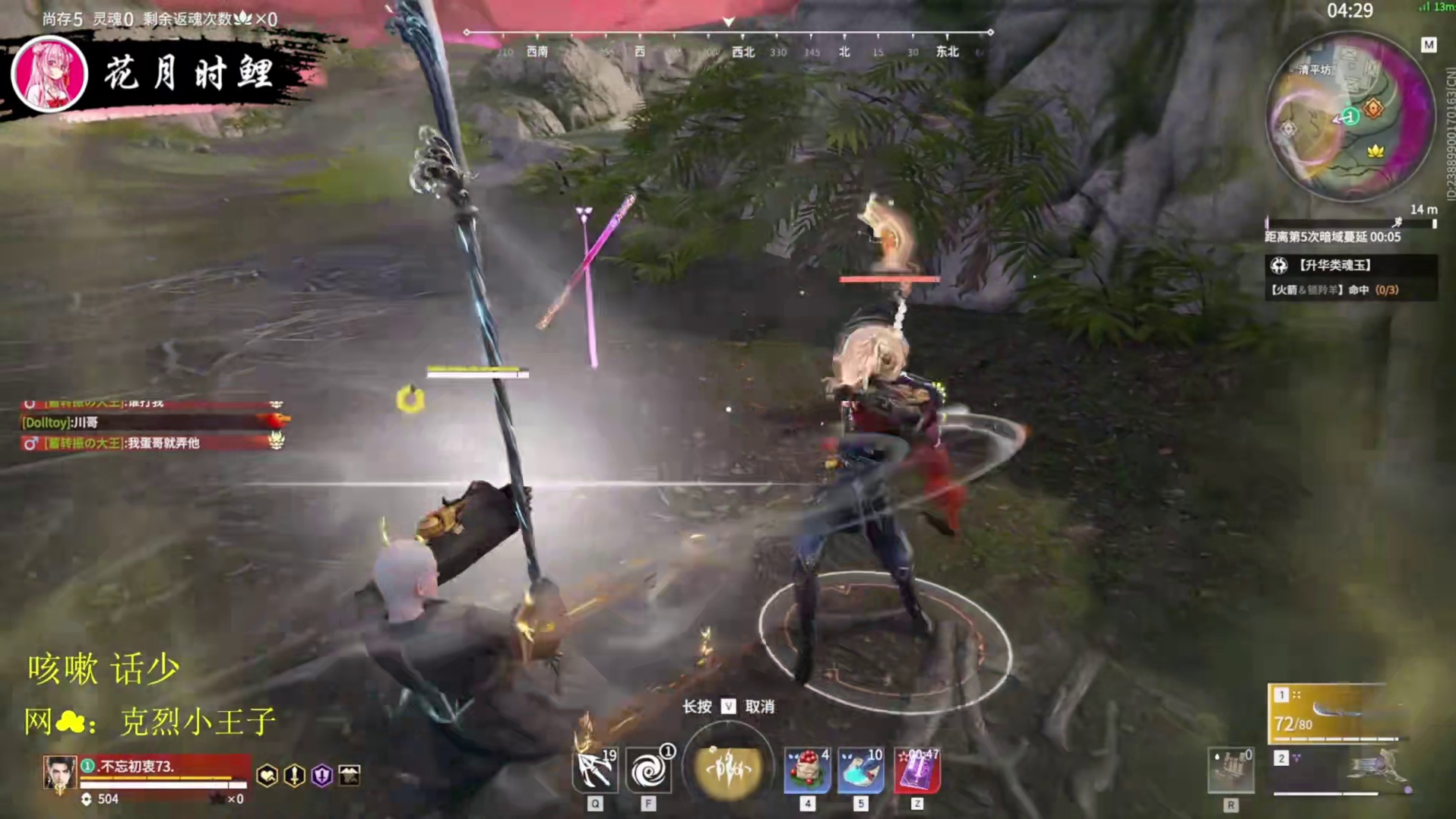Image resolution: width=1456 pixels, height=819 pixels.
Task: Select the heart souljade icon
Action: [x=267, y=775]
